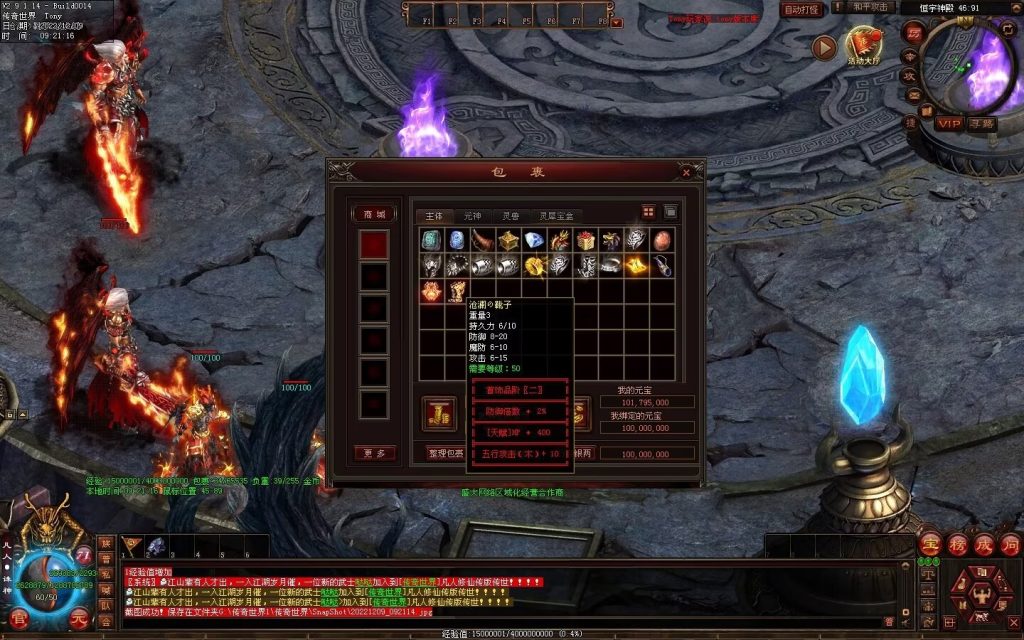This screenshot has height=640, width=1024.
Task: Open the 灵犀宝盒 tab
Action: 556,216
